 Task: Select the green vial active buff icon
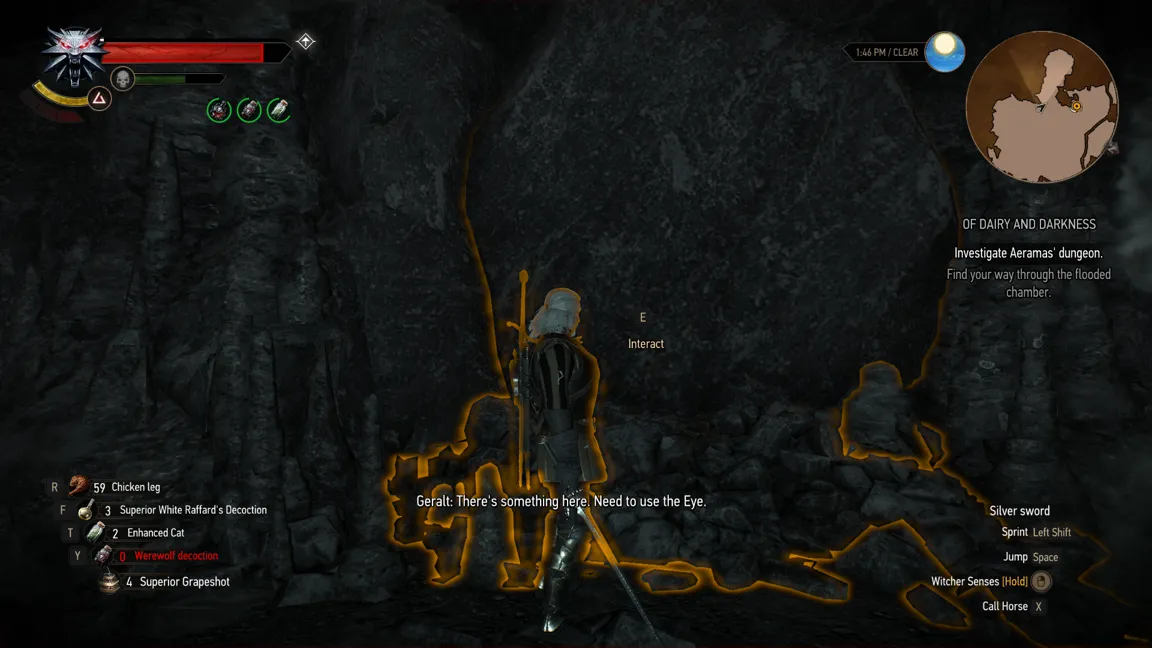tap(279, 110)
